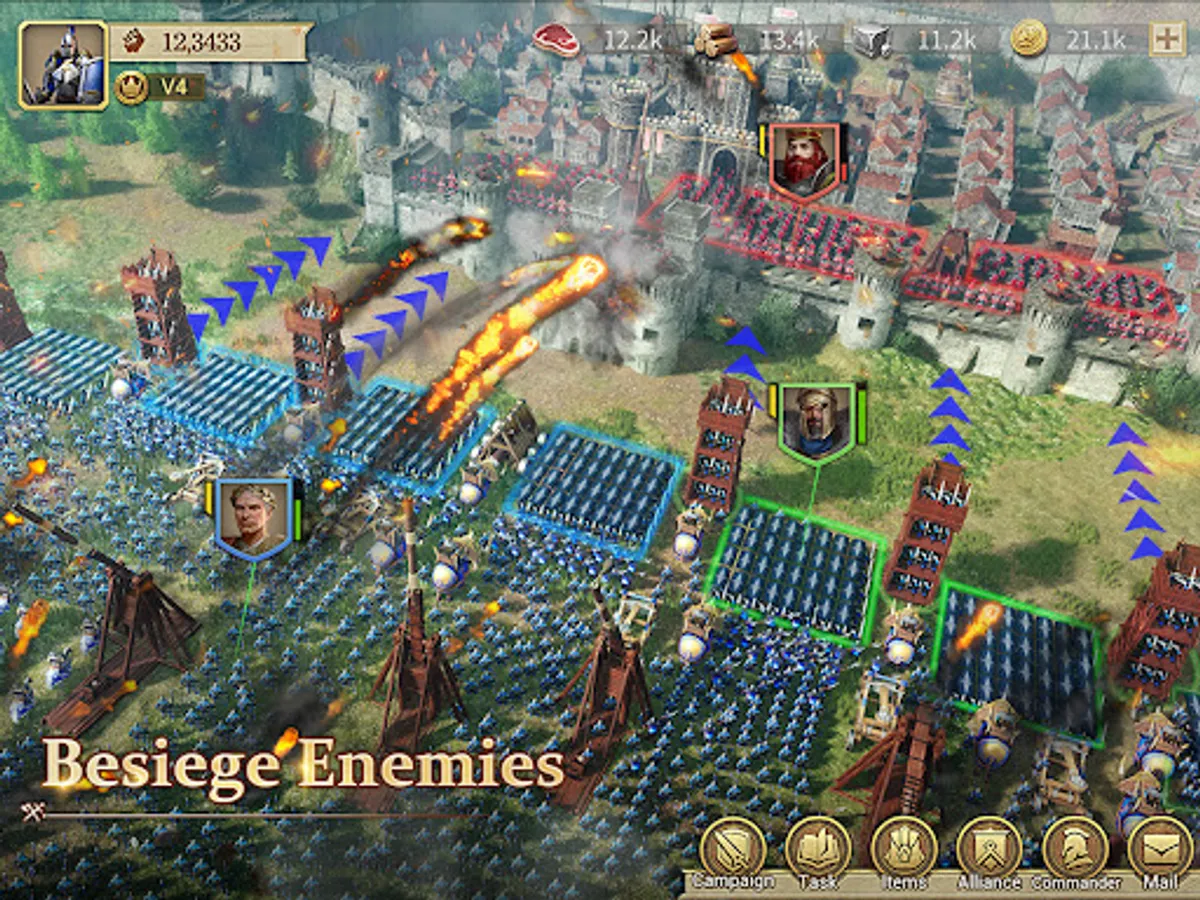Click the wood logs resource icon
Screen dimensions: 1200x900
click(714, 39)
